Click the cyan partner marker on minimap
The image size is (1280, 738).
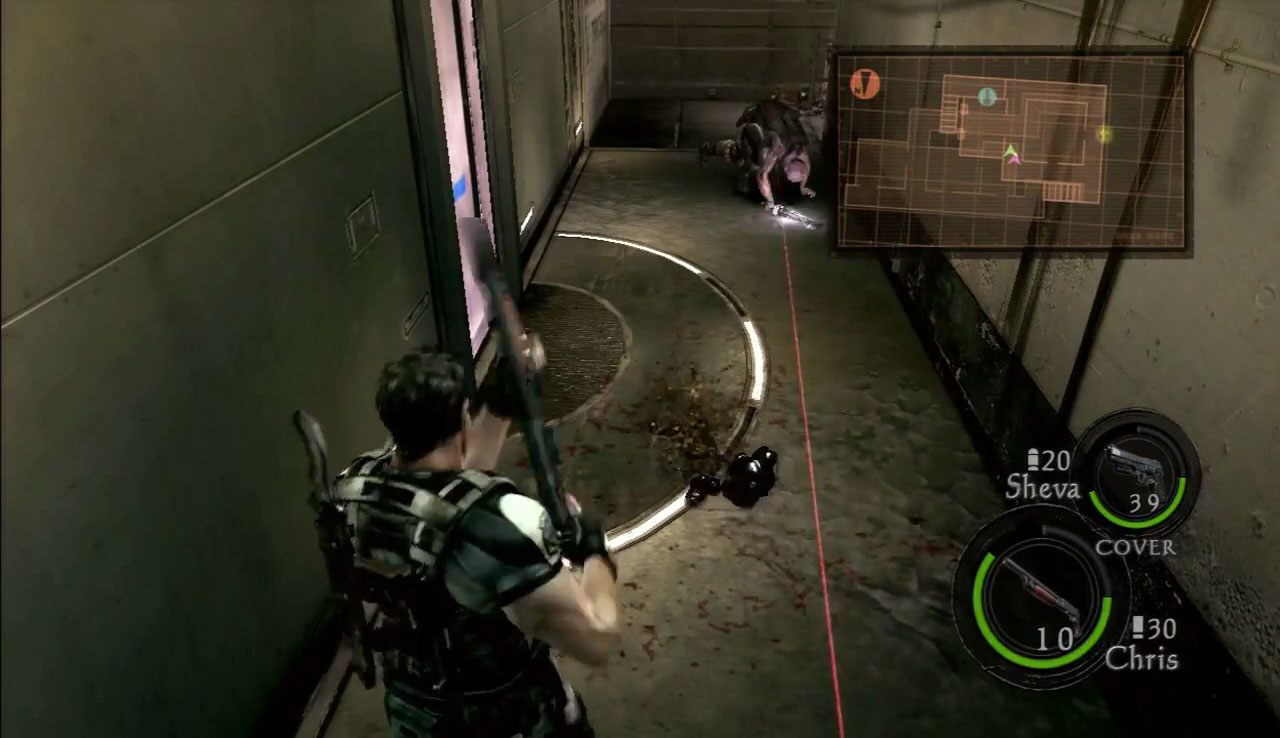[x=987, y=97]
